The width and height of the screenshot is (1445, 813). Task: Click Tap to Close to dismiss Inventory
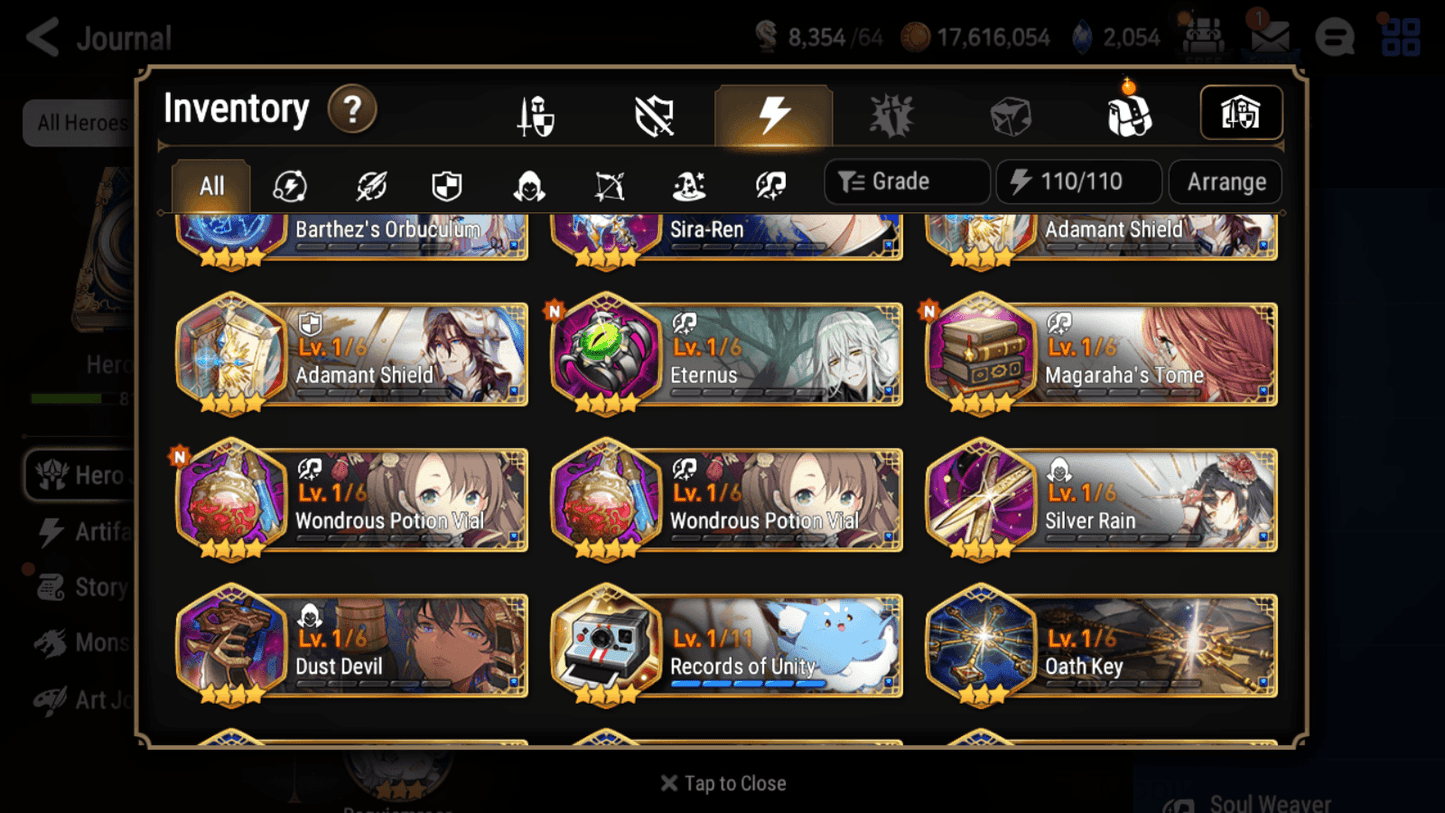coord(723,783)
